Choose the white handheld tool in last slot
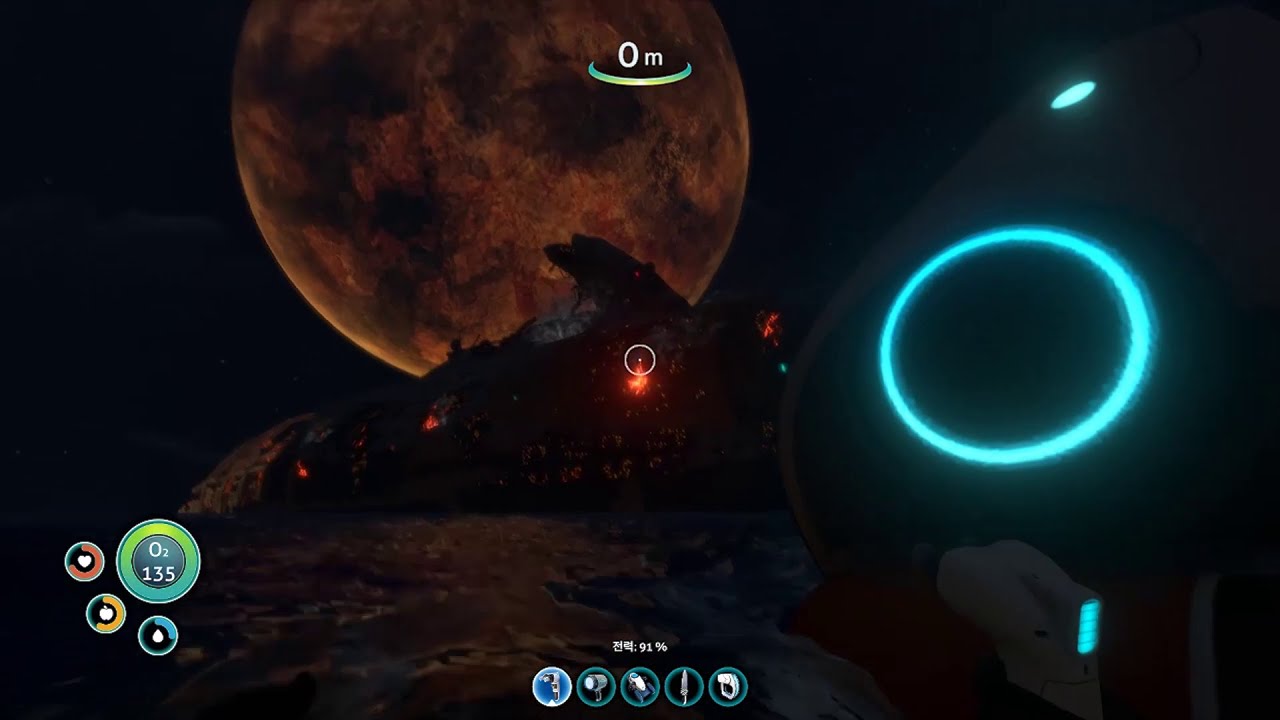This screenshot has width=1280, height=720. [728, 687]
